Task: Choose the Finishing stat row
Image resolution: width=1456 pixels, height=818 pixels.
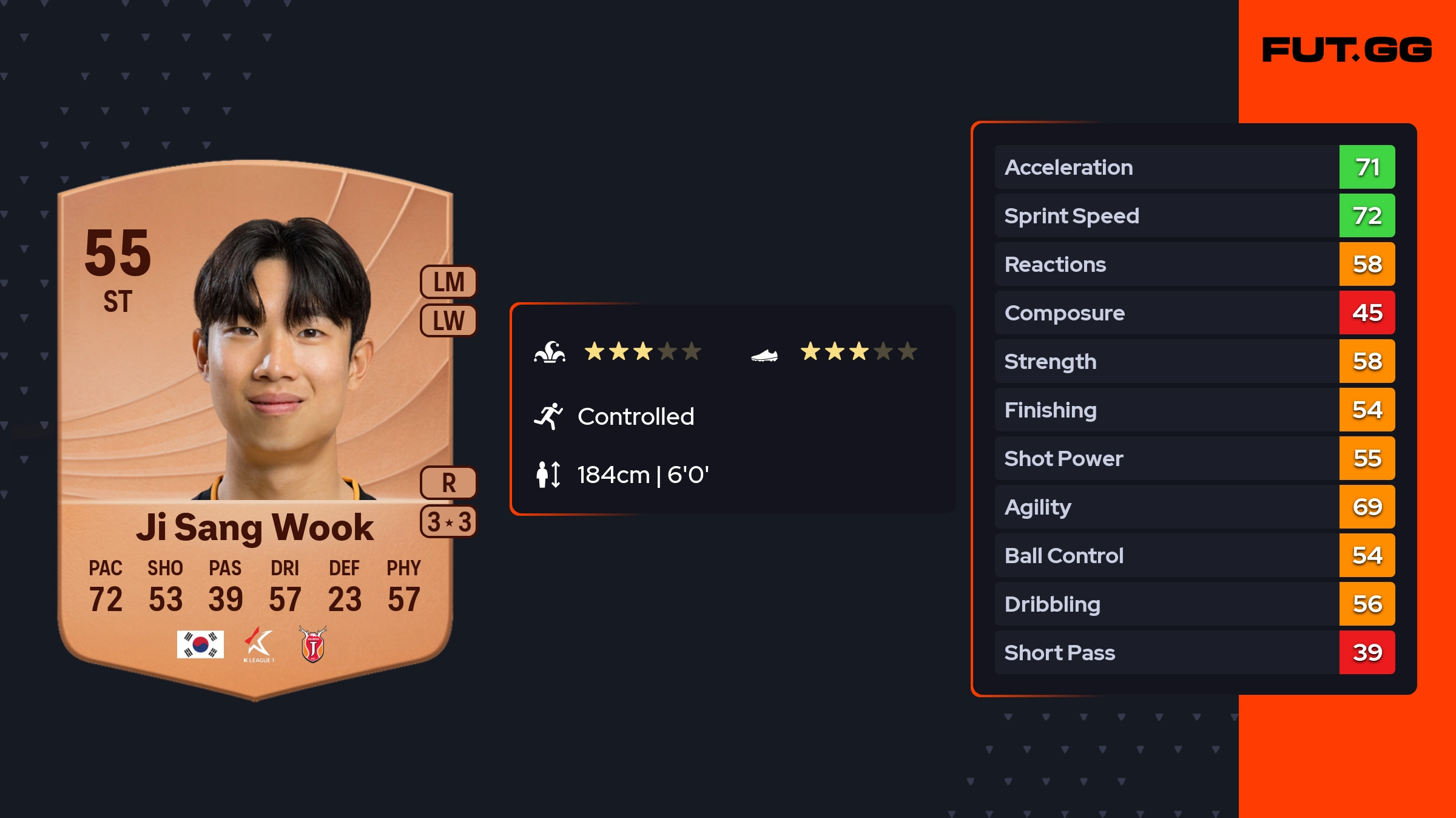Action: (1194, 410)
